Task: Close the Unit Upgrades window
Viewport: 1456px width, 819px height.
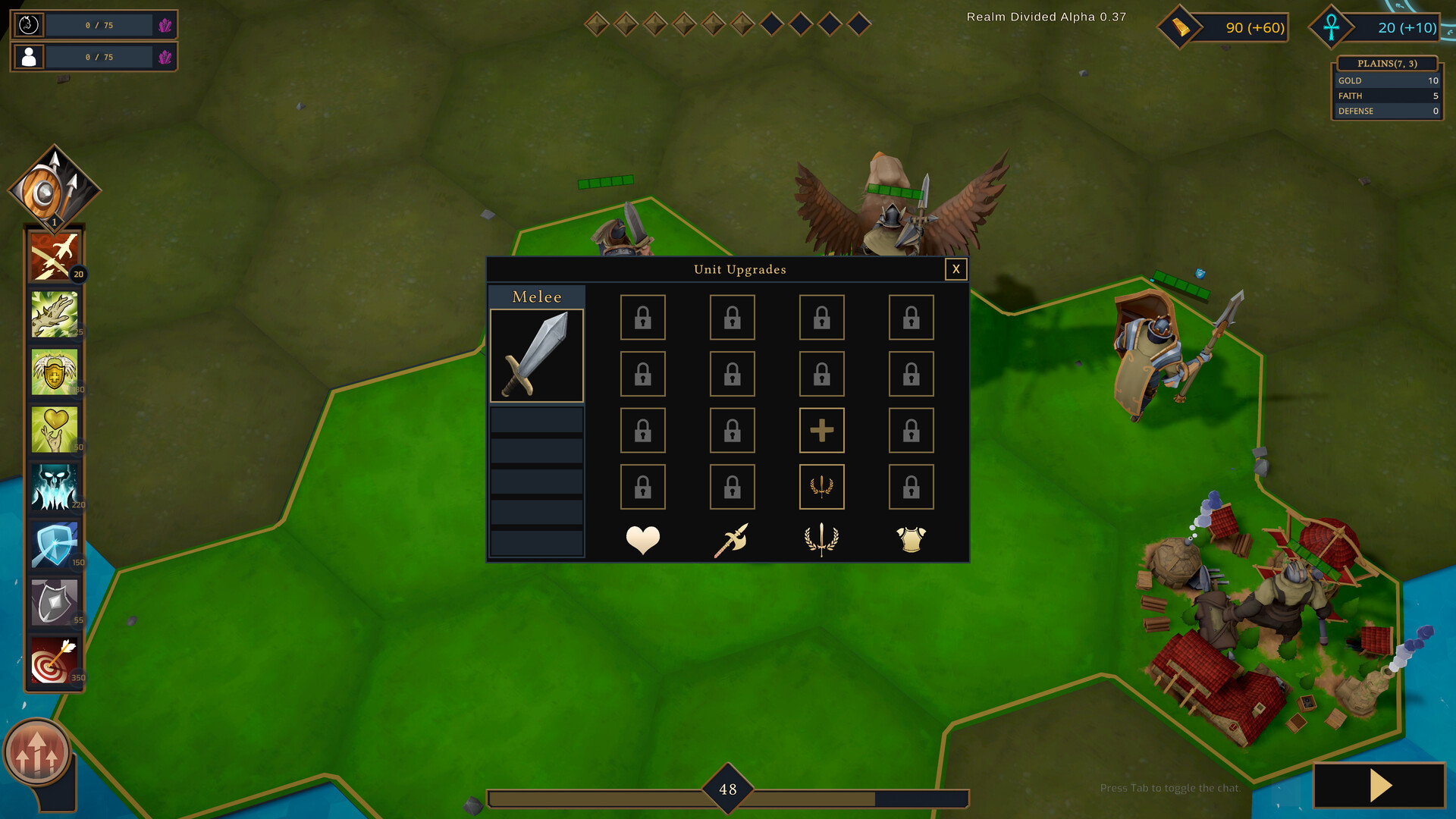Action: (x=955, y=269)
